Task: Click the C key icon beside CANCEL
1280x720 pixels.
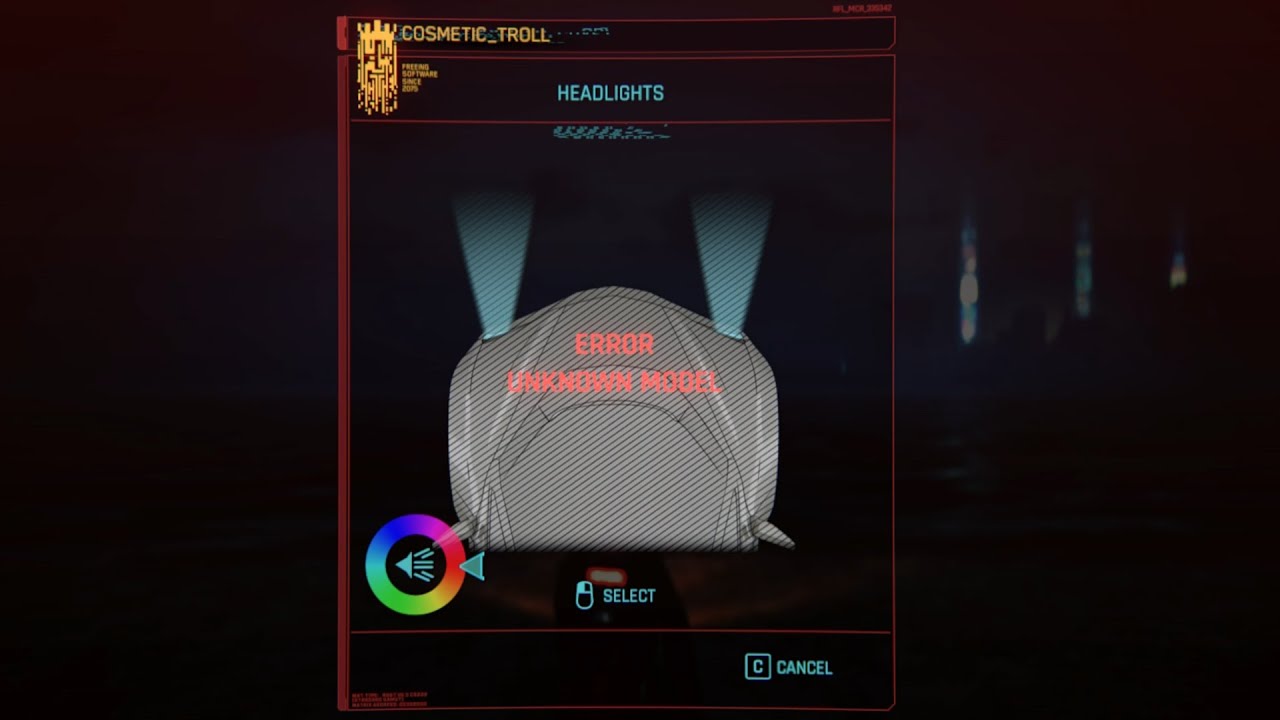Action: point(759,666)
